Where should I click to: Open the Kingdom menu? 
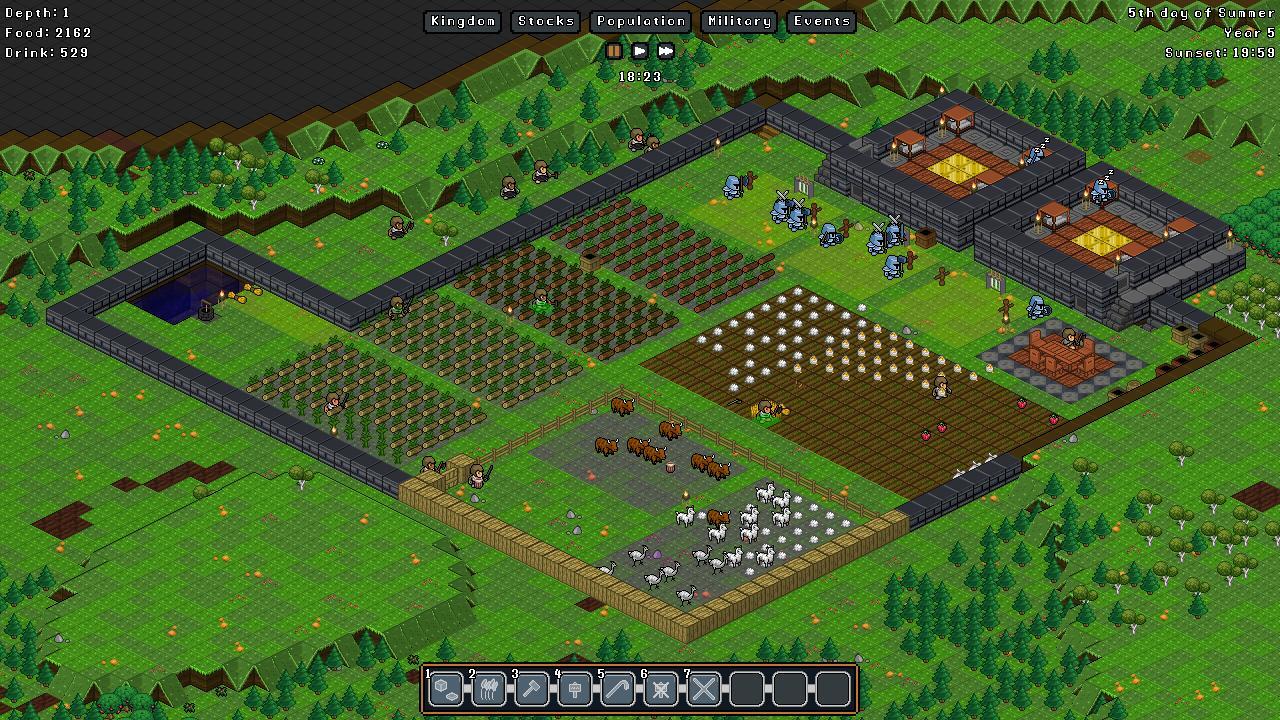click(462, 21)
